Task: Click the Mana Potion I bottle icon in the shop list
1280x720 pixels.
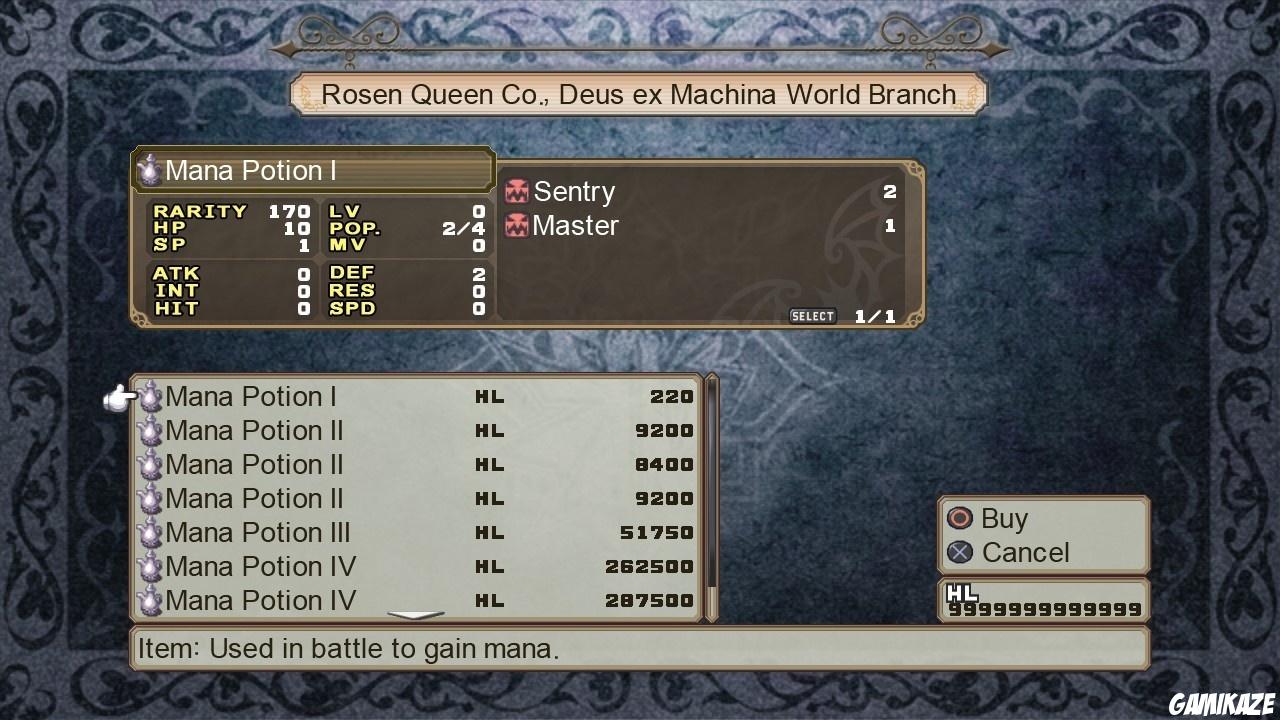Action: pyautogui.click(x=150, y=396)
